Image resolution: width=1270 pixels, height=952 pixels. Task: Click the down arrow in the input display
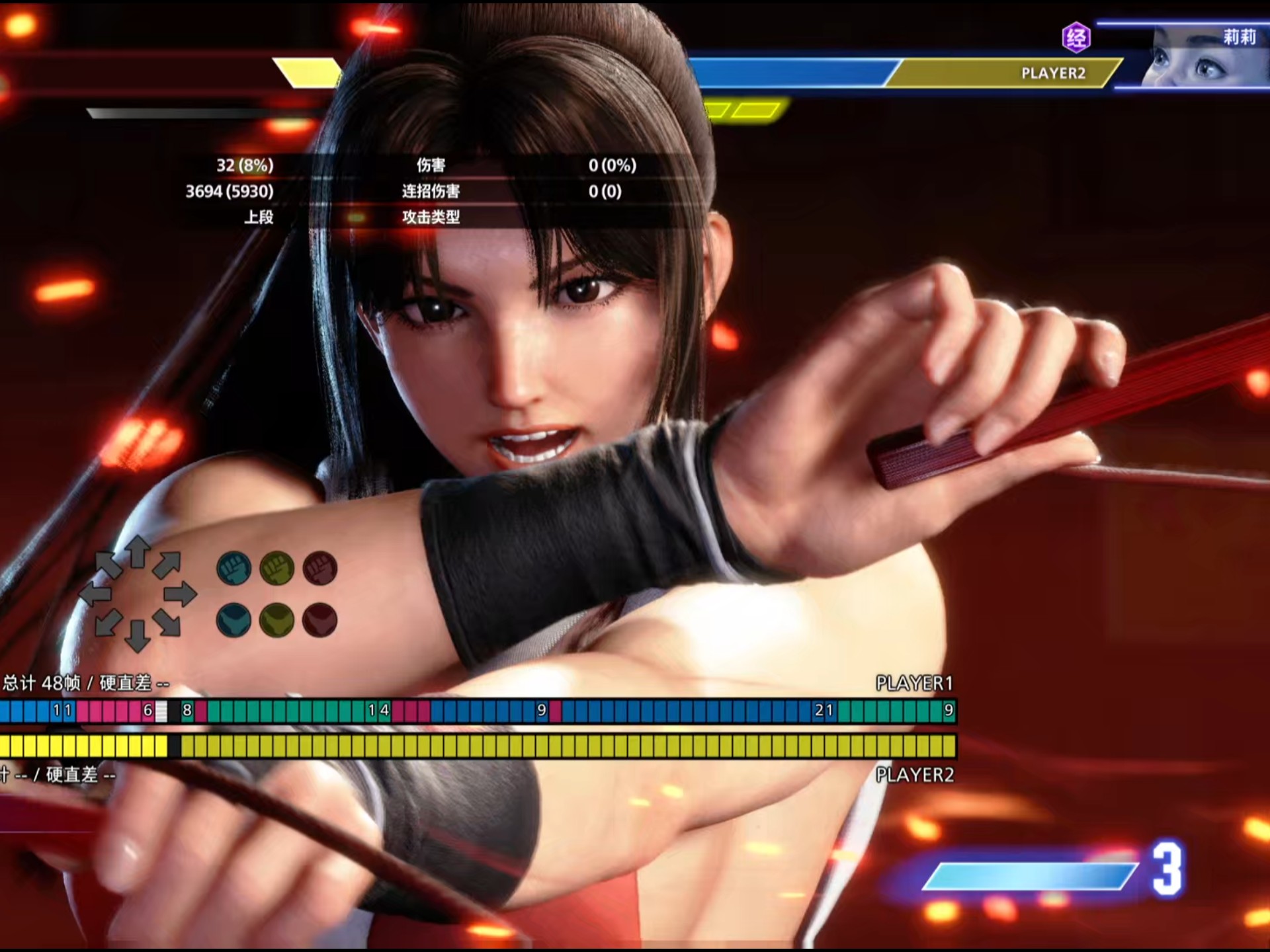138,636
